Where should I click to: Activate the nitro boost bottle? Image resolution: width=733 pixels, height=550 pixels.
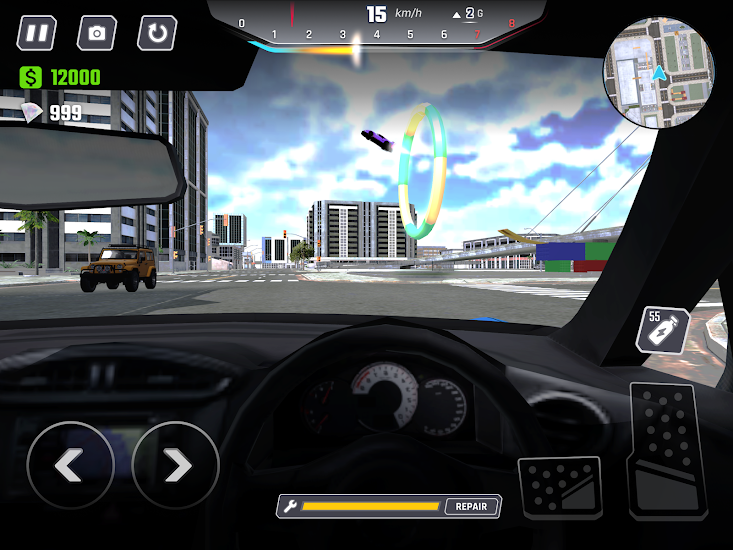coord(664,330)
